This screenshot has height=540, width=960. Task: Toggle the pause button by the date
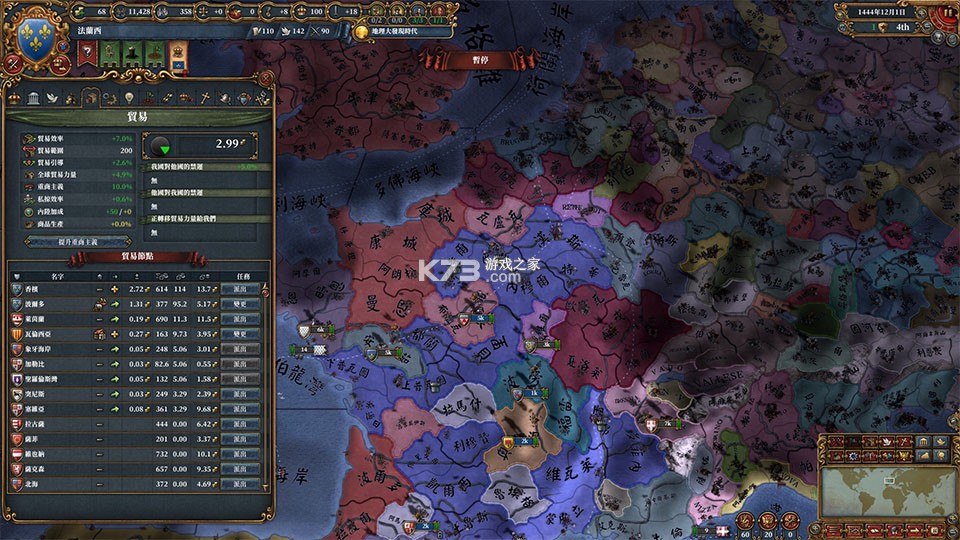pyautogui.click(x=945, y=14)
